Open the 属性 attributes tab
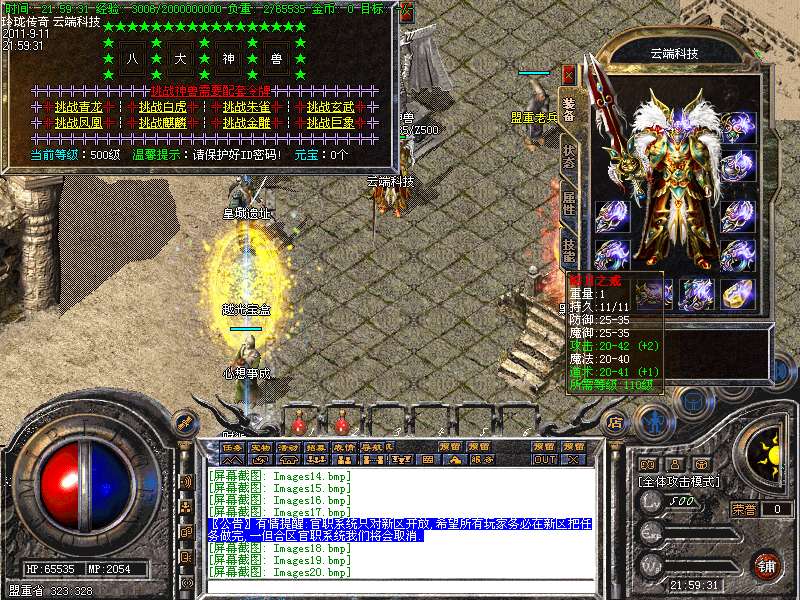The height and width of the screenshot is (600, 800). [568, 200]
